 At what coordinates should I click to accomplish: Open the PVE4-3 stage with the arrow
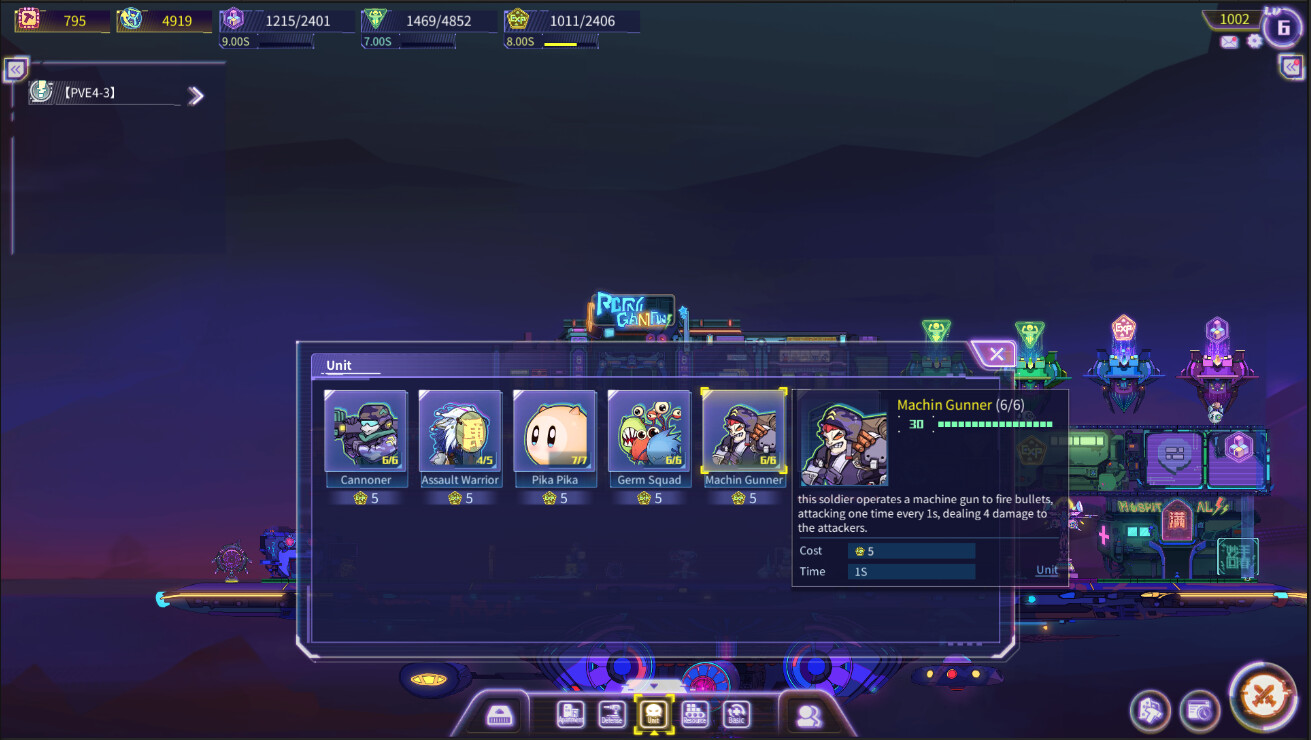197,95
